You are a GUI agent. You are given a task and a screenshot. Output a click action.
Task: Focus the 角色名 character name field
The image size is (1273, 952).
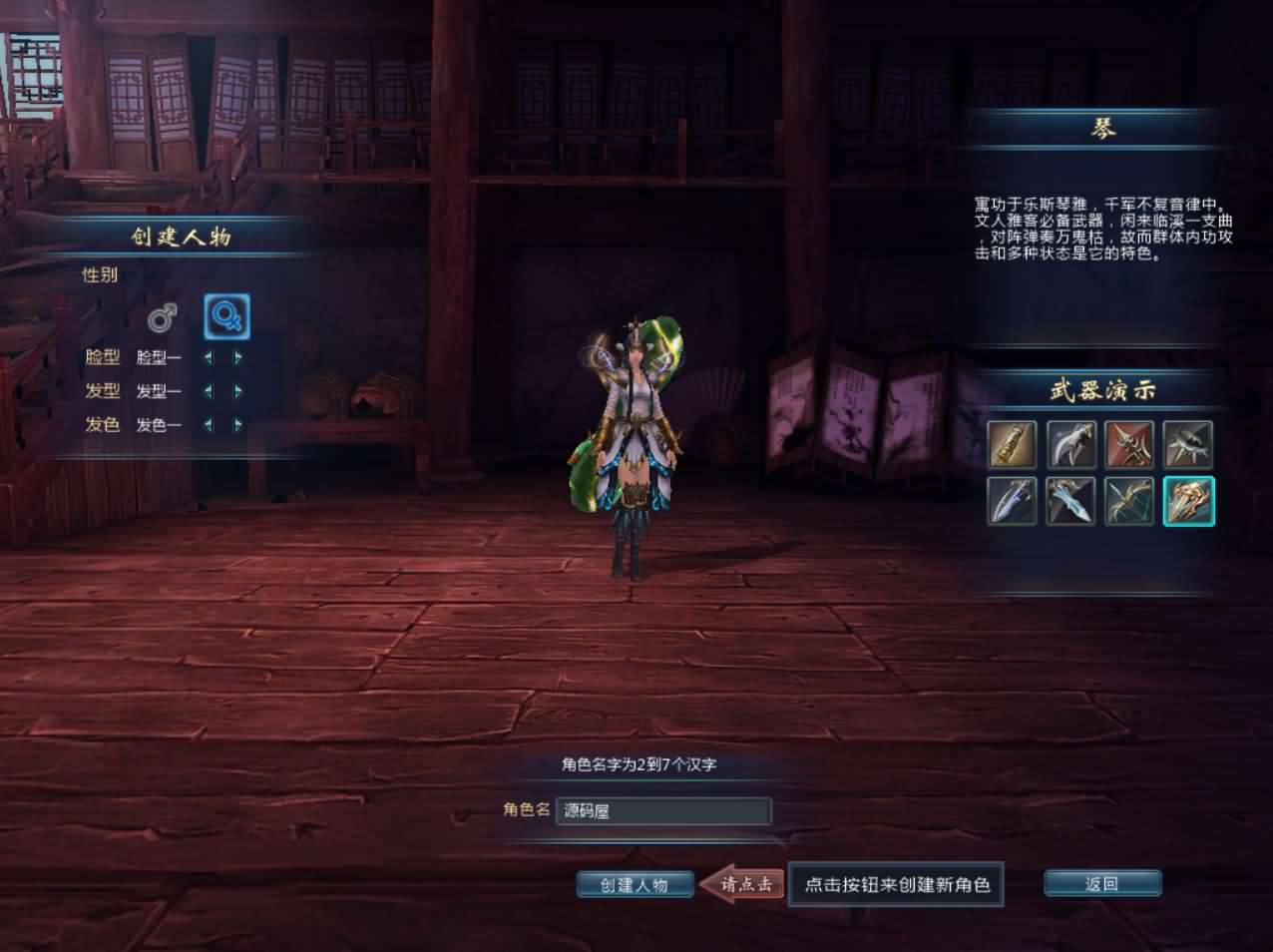click(x=662, y=810)
